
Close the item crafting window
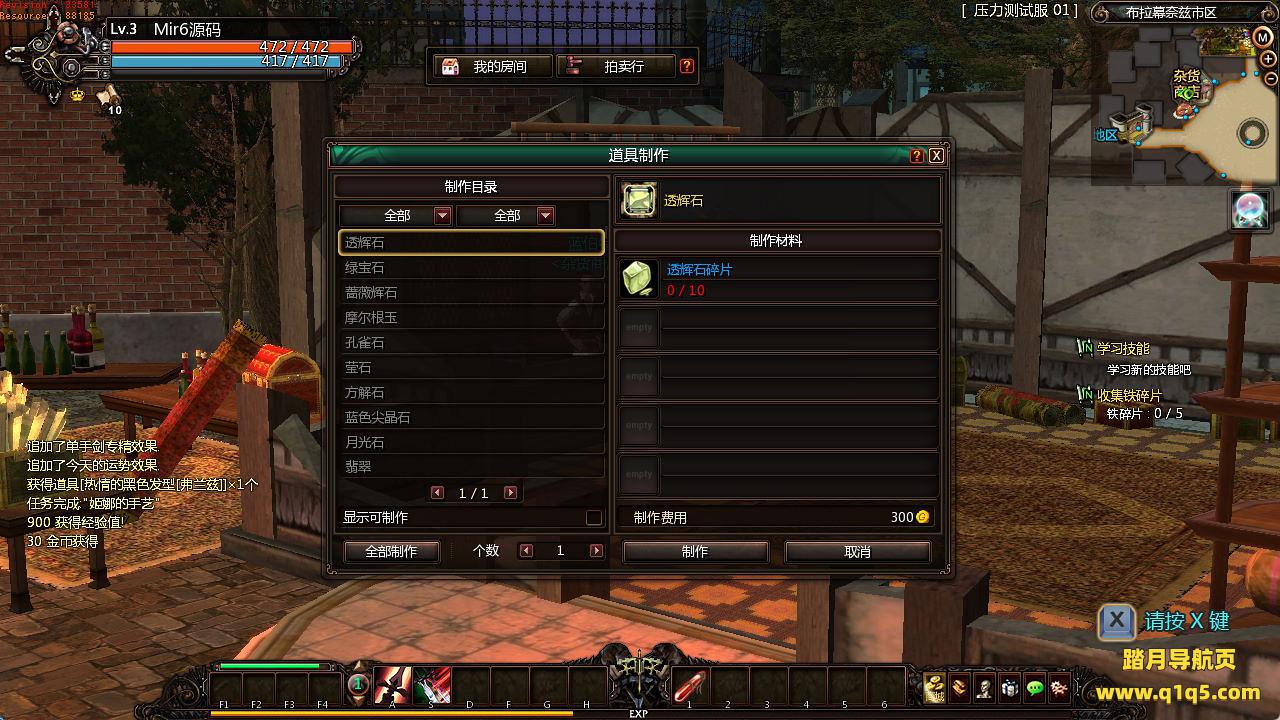click(936, 156)
